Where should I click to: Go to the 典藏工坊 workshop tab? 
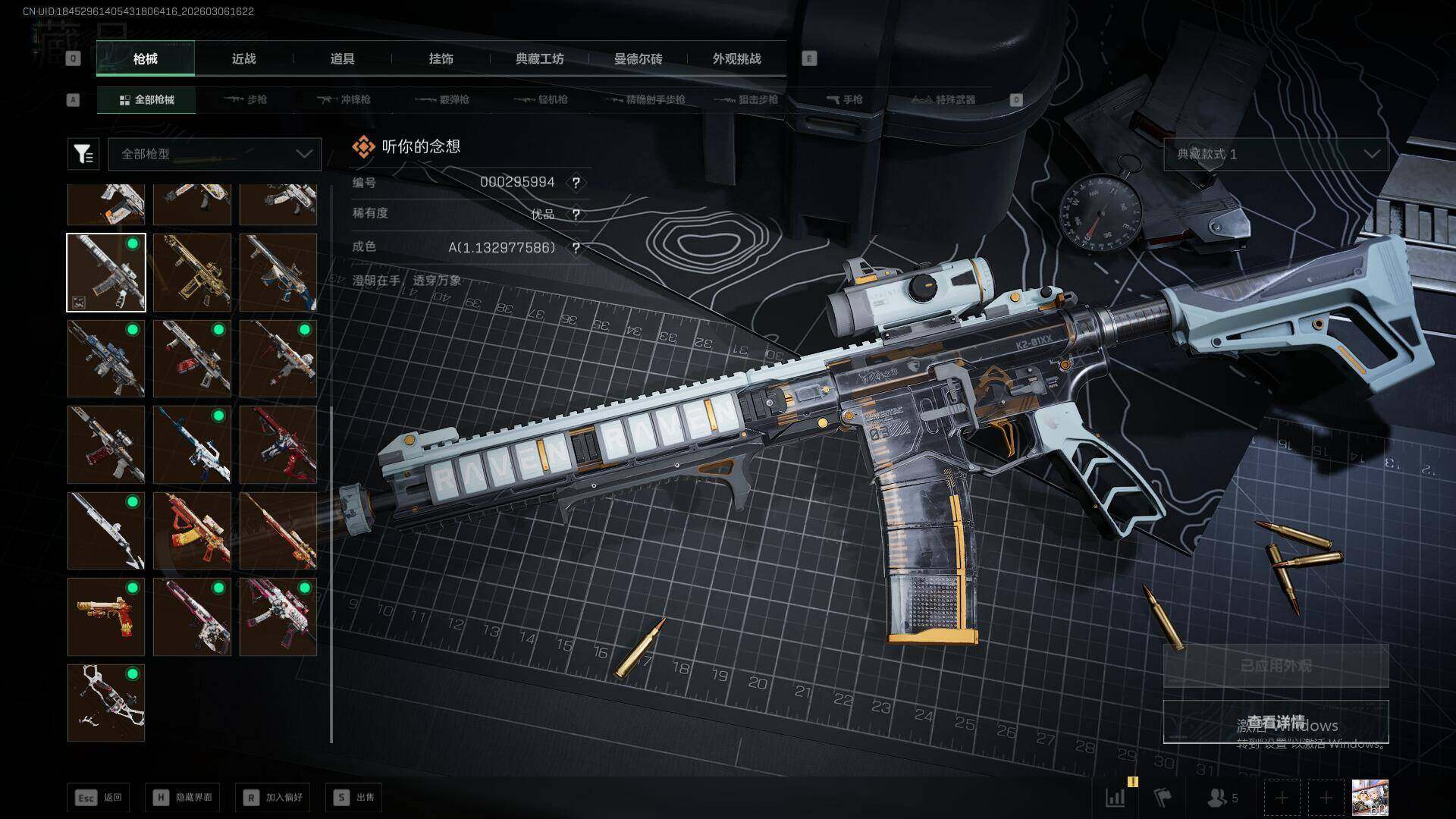point(539,59)
